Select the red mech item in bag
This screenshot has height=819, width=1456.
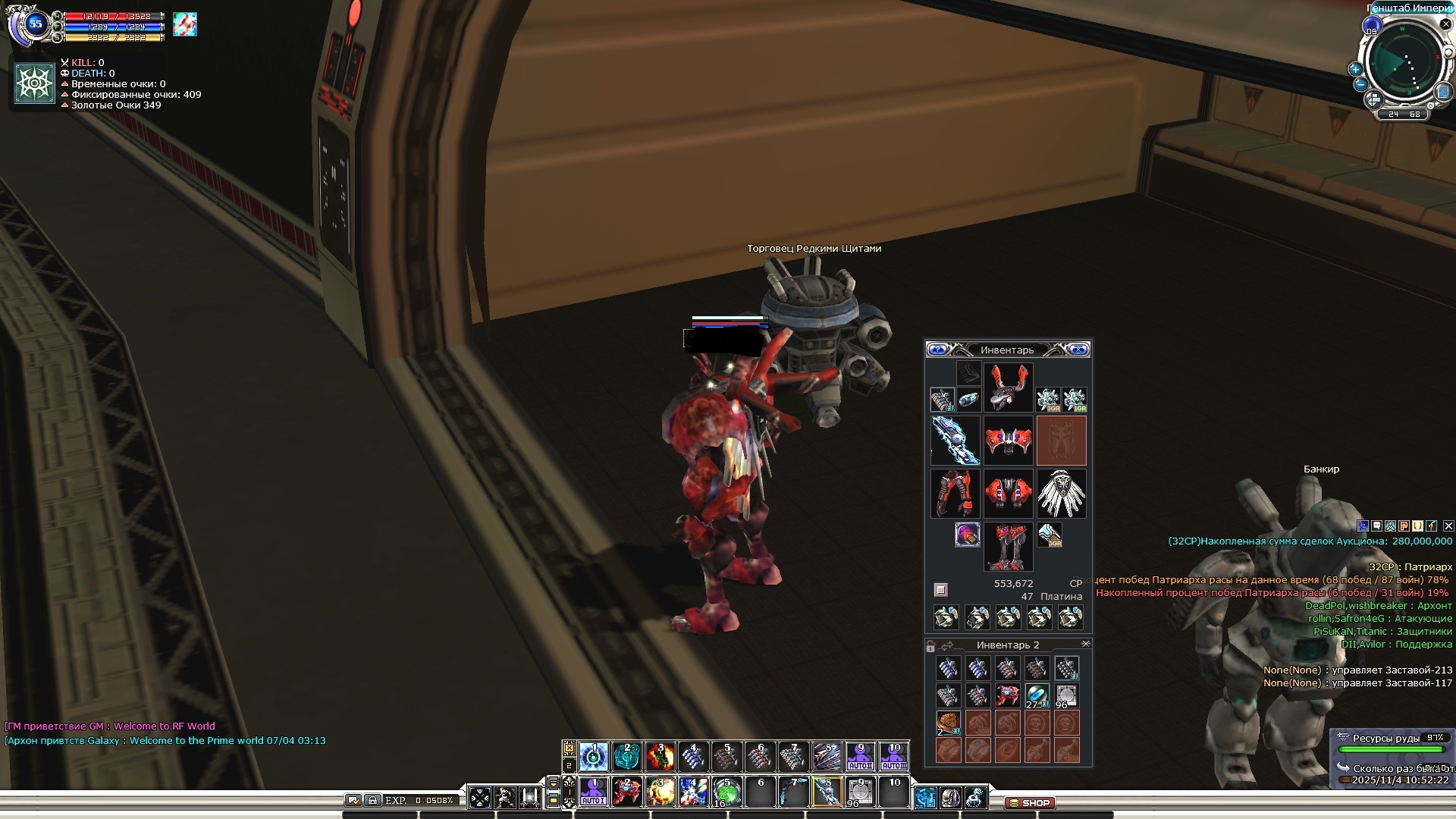coord(1007,695)
